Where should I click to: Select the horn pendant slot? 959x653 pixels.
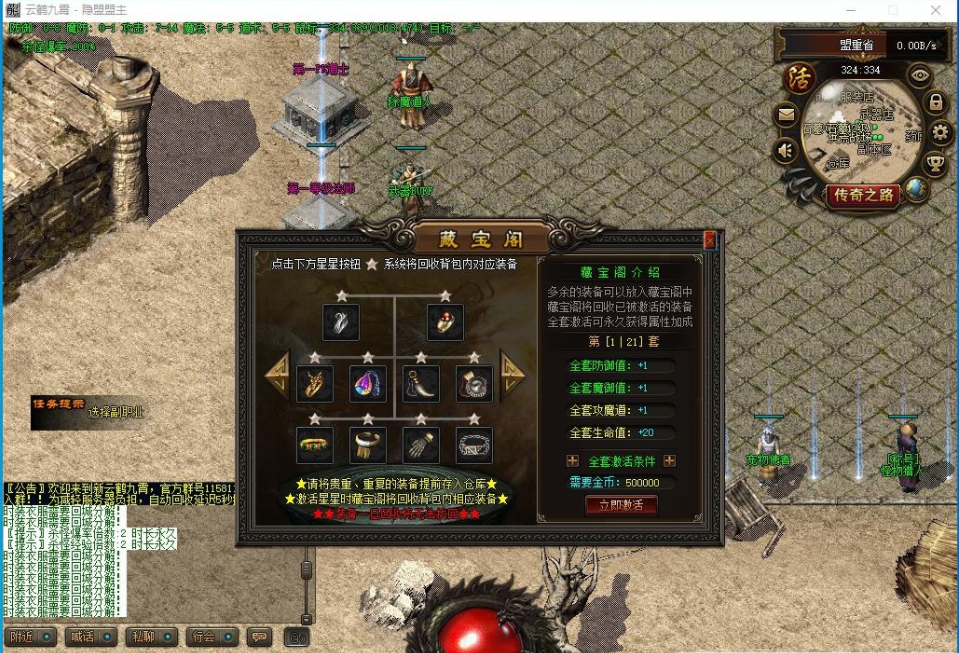click(421, 383)
